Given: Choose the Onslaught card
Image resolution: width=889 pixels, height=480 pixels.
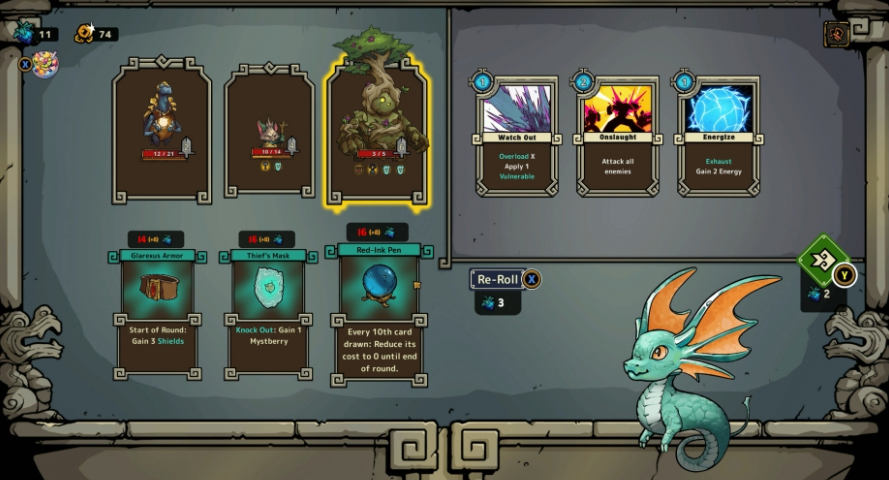Looking at the screenshot, I should [617, 135].
